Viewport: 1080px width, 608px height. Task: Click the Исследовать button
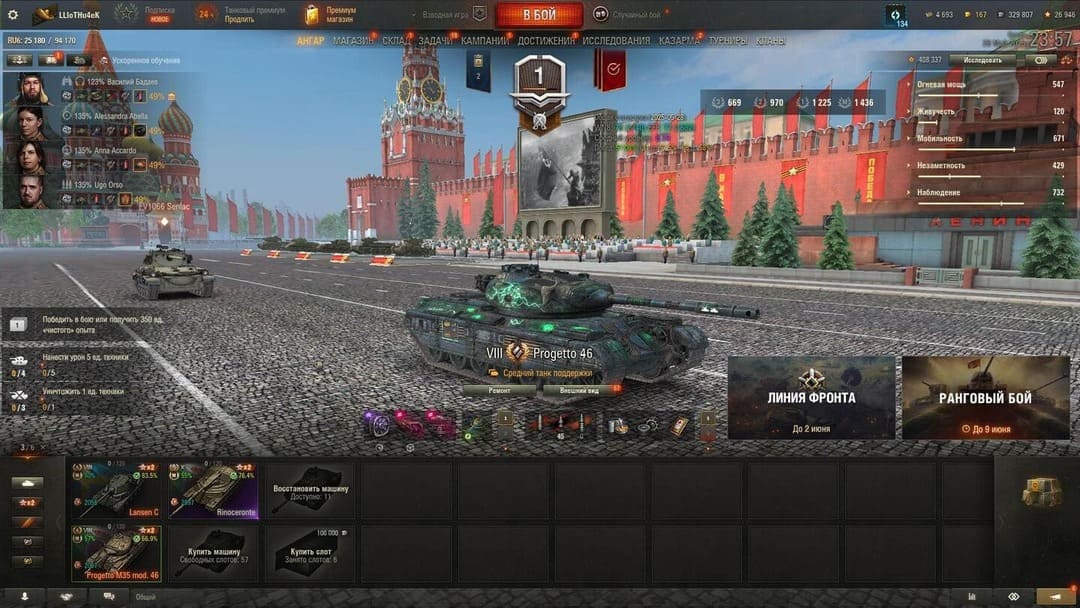(x=982, y=60)
